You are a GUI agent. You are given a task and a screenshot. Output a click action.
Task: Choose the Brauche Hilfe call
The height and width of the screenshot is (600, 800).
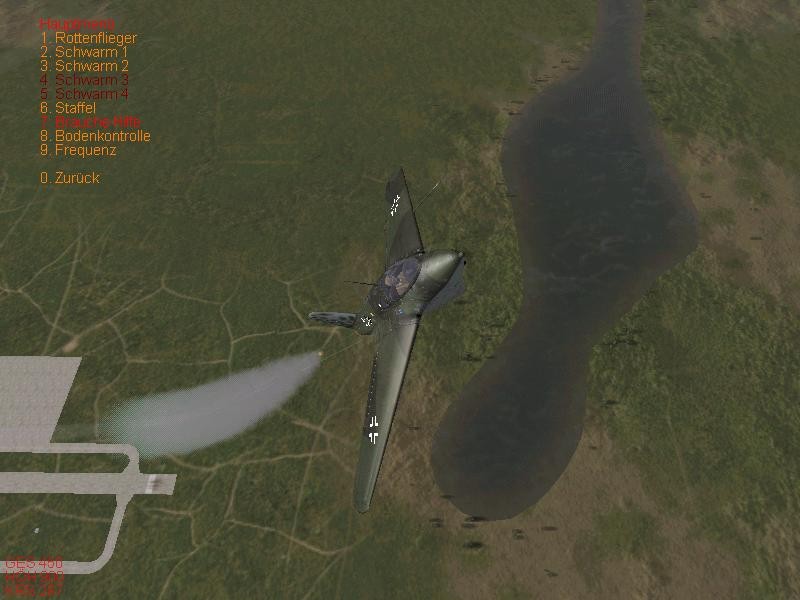coord(91,122)
